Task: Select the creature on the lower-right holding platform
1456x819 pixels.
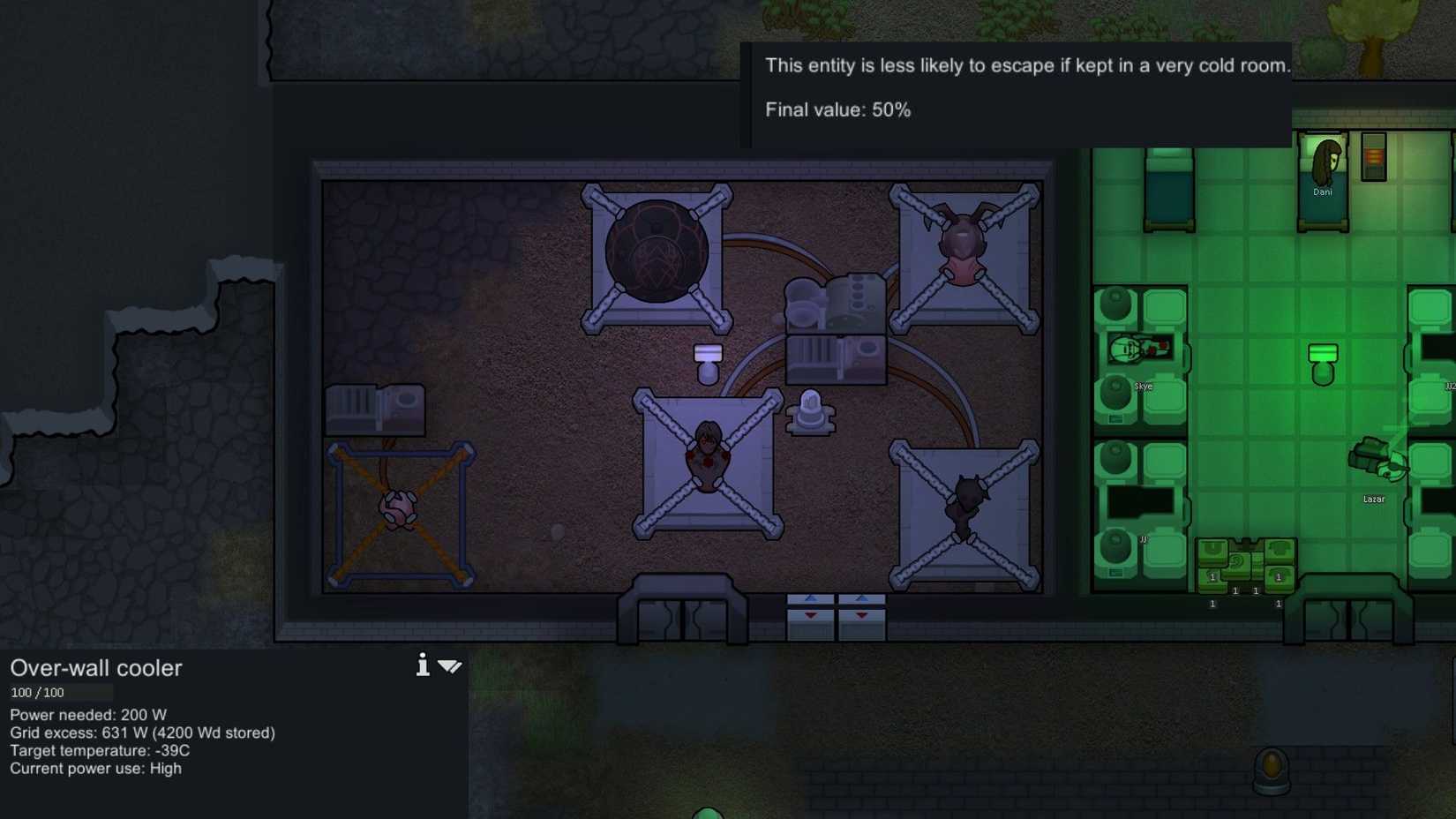Action: pos(966,501)
